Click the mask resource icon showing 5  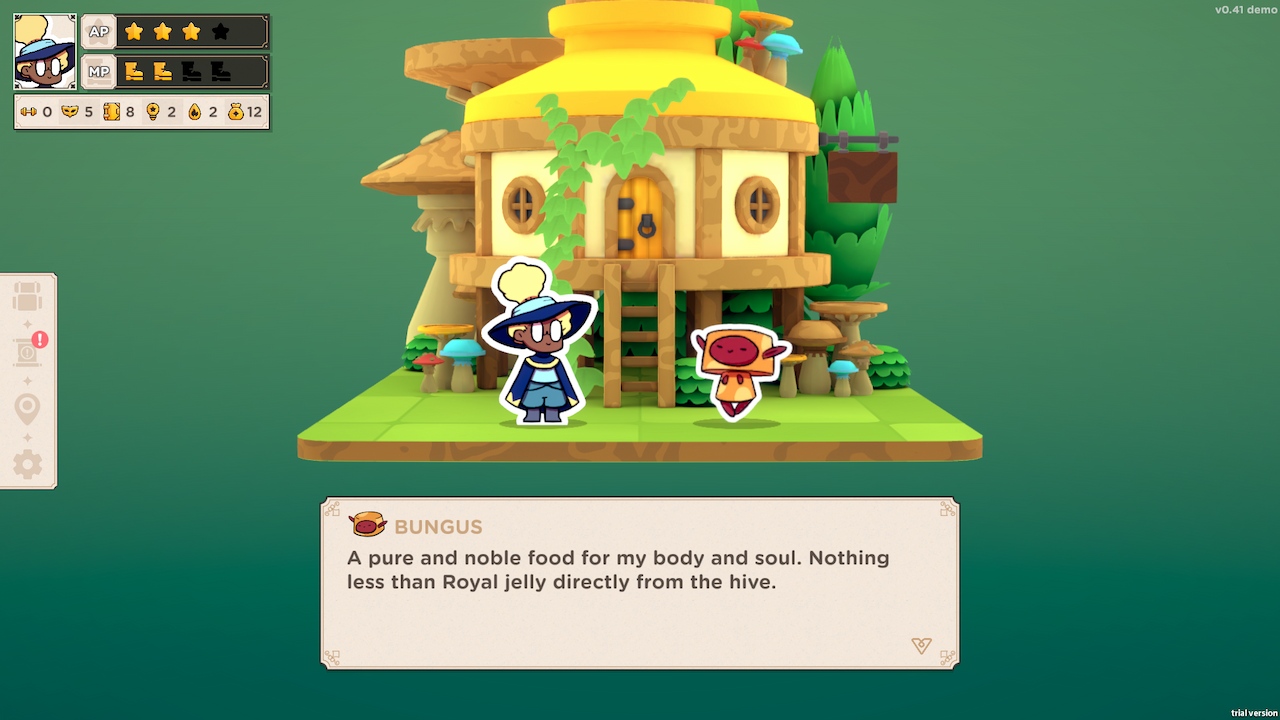coord(69,112)
